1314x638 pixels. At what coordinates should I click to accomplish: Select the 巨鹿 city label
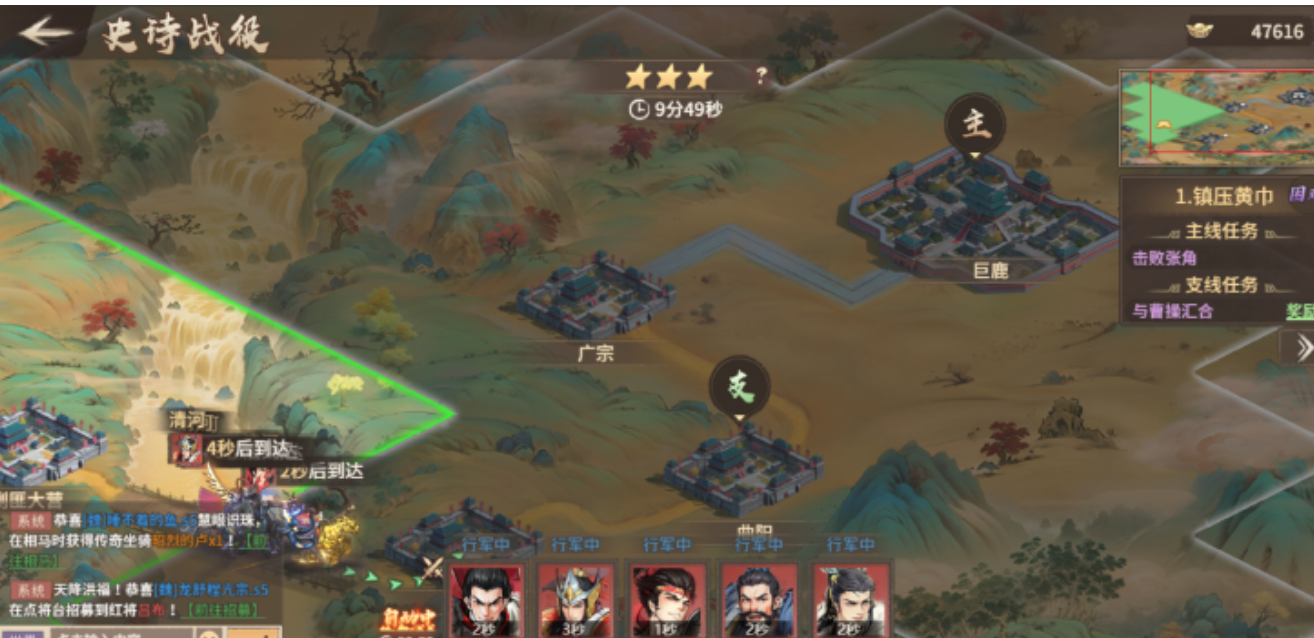coord(990,270)
